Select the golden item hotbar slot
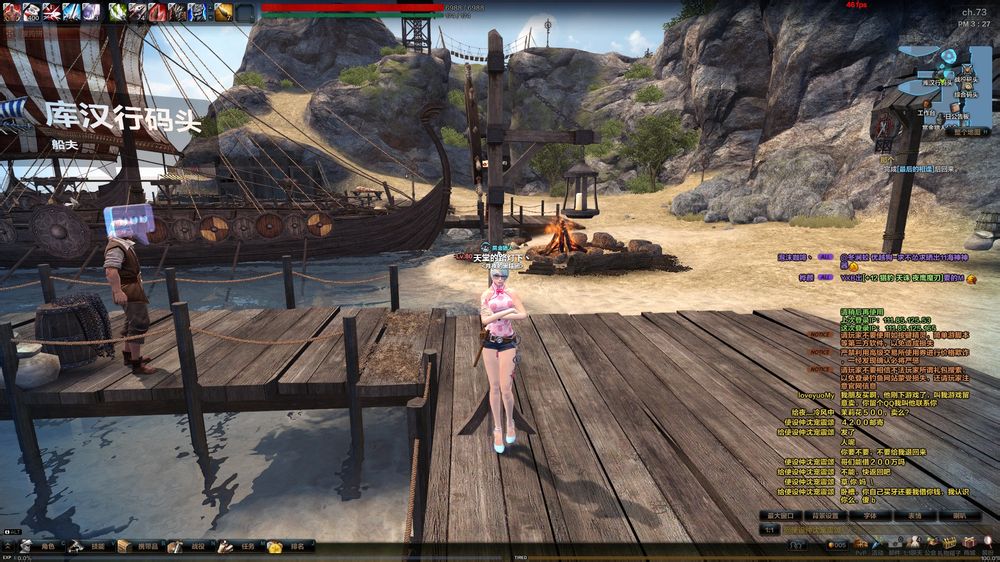Viewport: 1000px width, 562px height. point(223,12)
